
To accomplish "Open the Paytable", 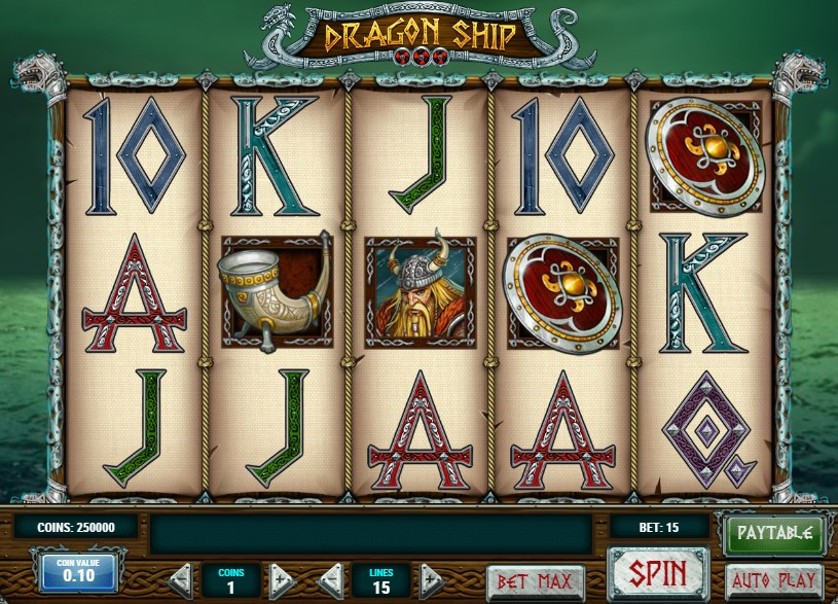I will (x=773, y=533).
